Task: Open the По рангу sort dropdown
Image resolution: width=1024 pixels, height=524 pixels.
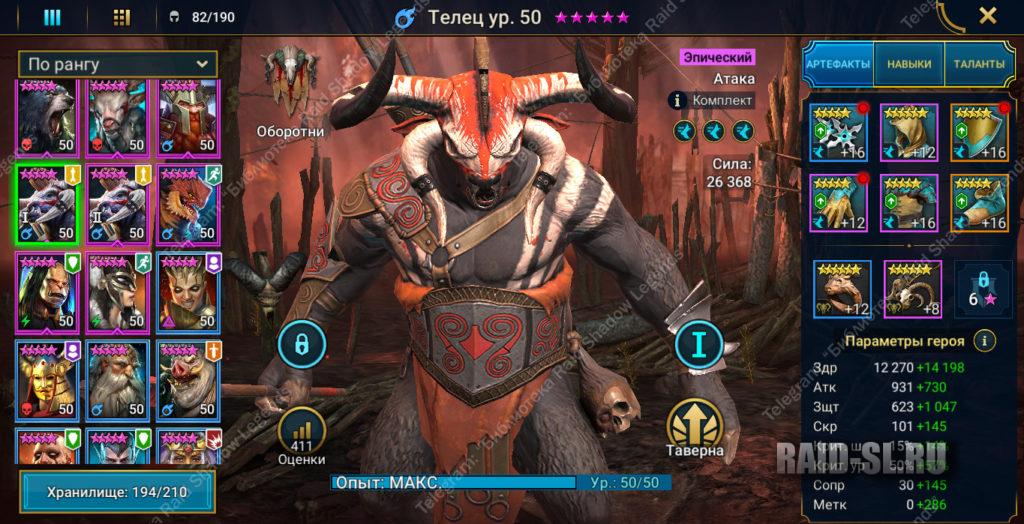Action: (120, 64)
